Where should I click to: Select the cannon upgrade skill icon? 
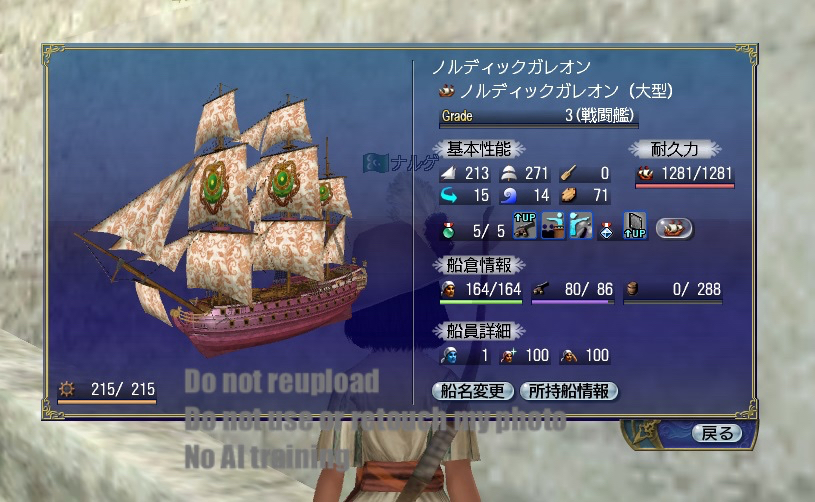coord(524,228)
